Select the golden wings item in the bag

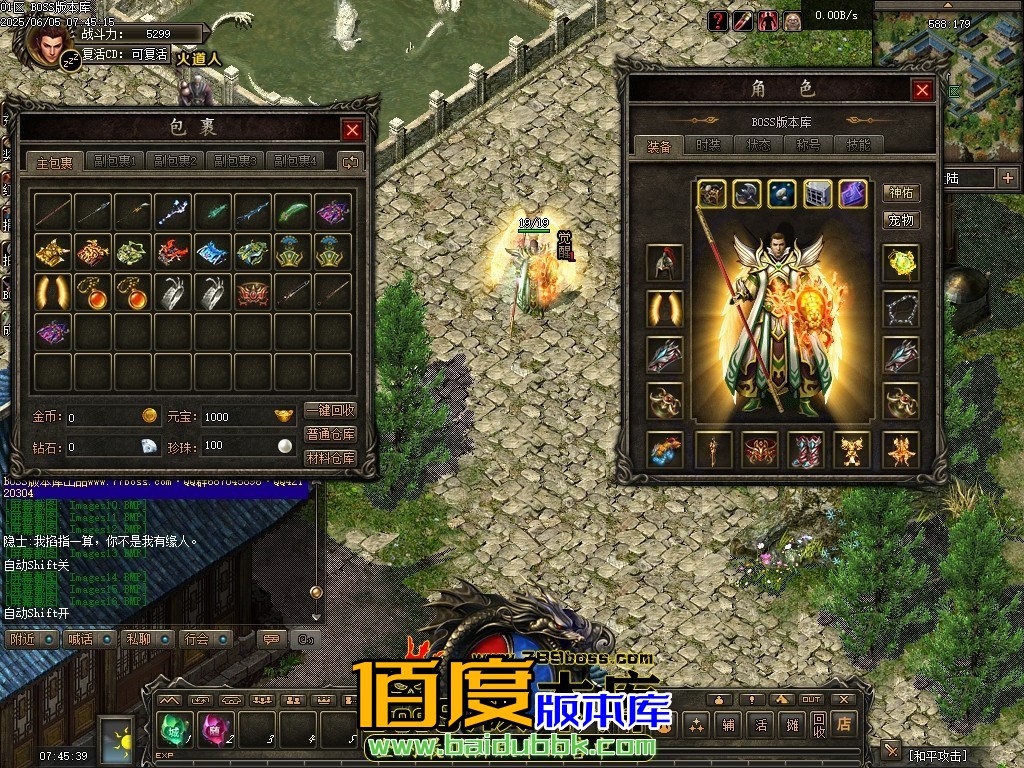(52, 292)
